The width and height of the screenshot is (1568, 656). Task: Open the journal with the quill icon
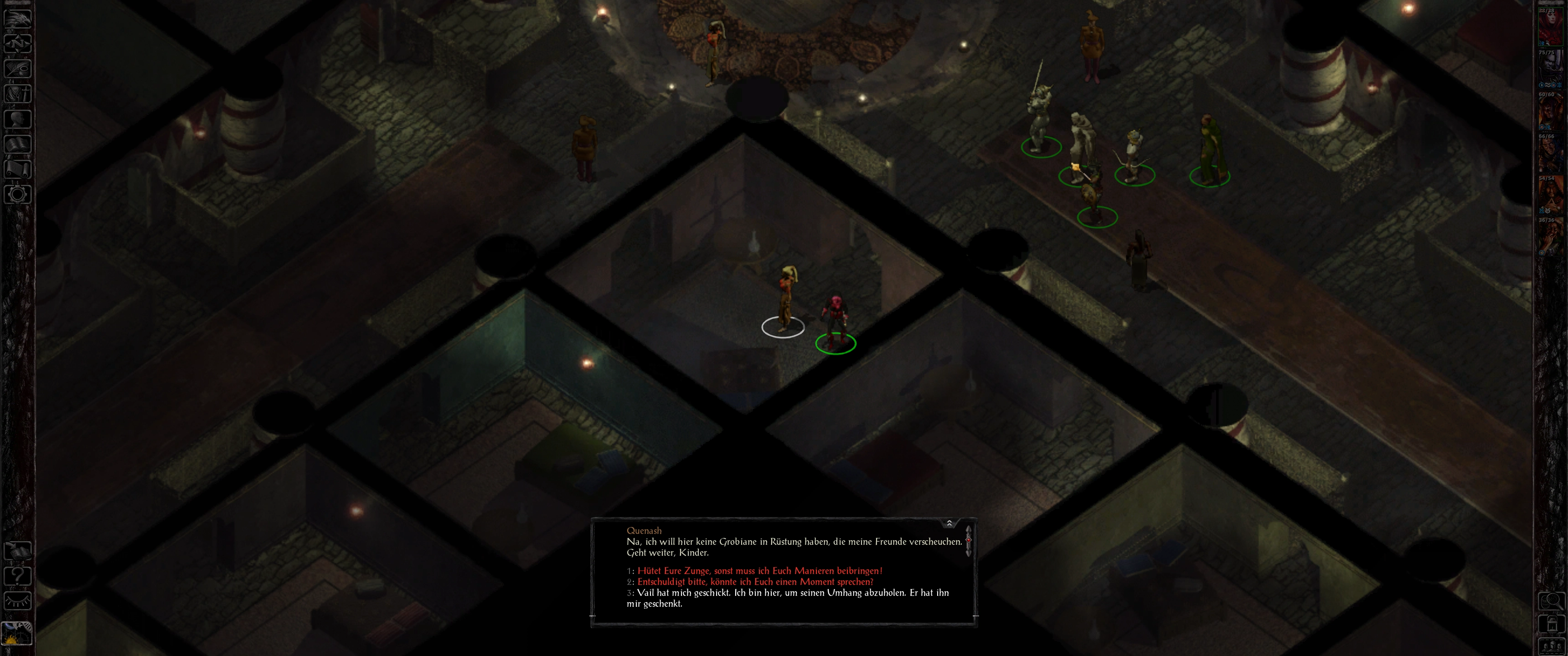pos(17,68)
